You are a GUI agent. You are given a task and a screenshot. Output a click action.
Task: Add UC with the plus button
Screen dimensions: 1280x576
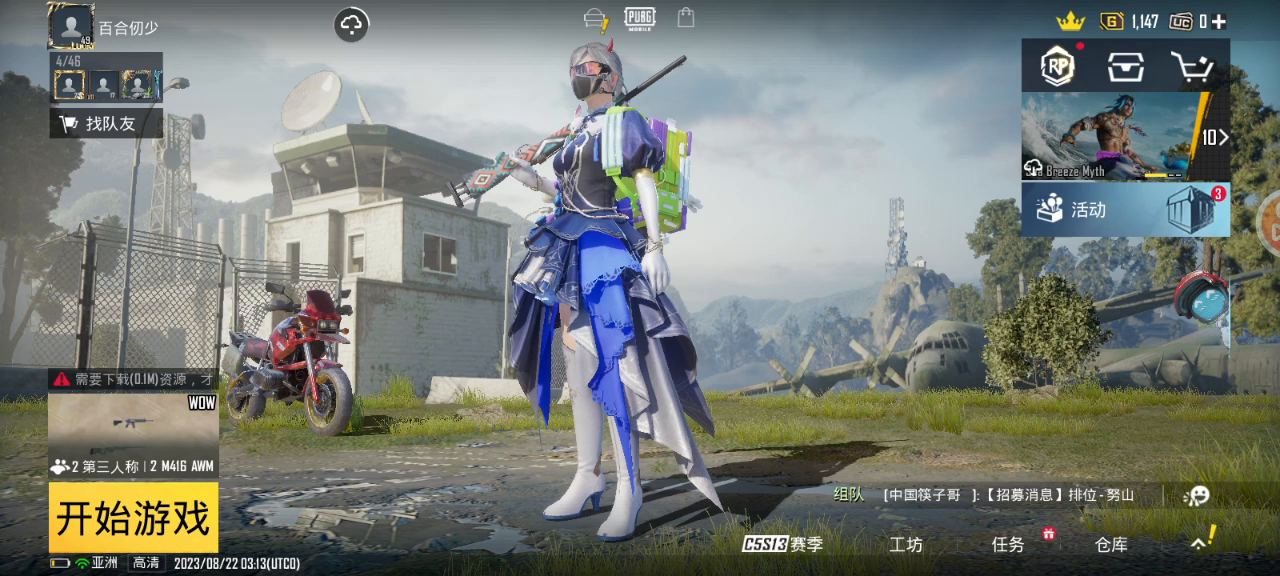click(1219, 21)
